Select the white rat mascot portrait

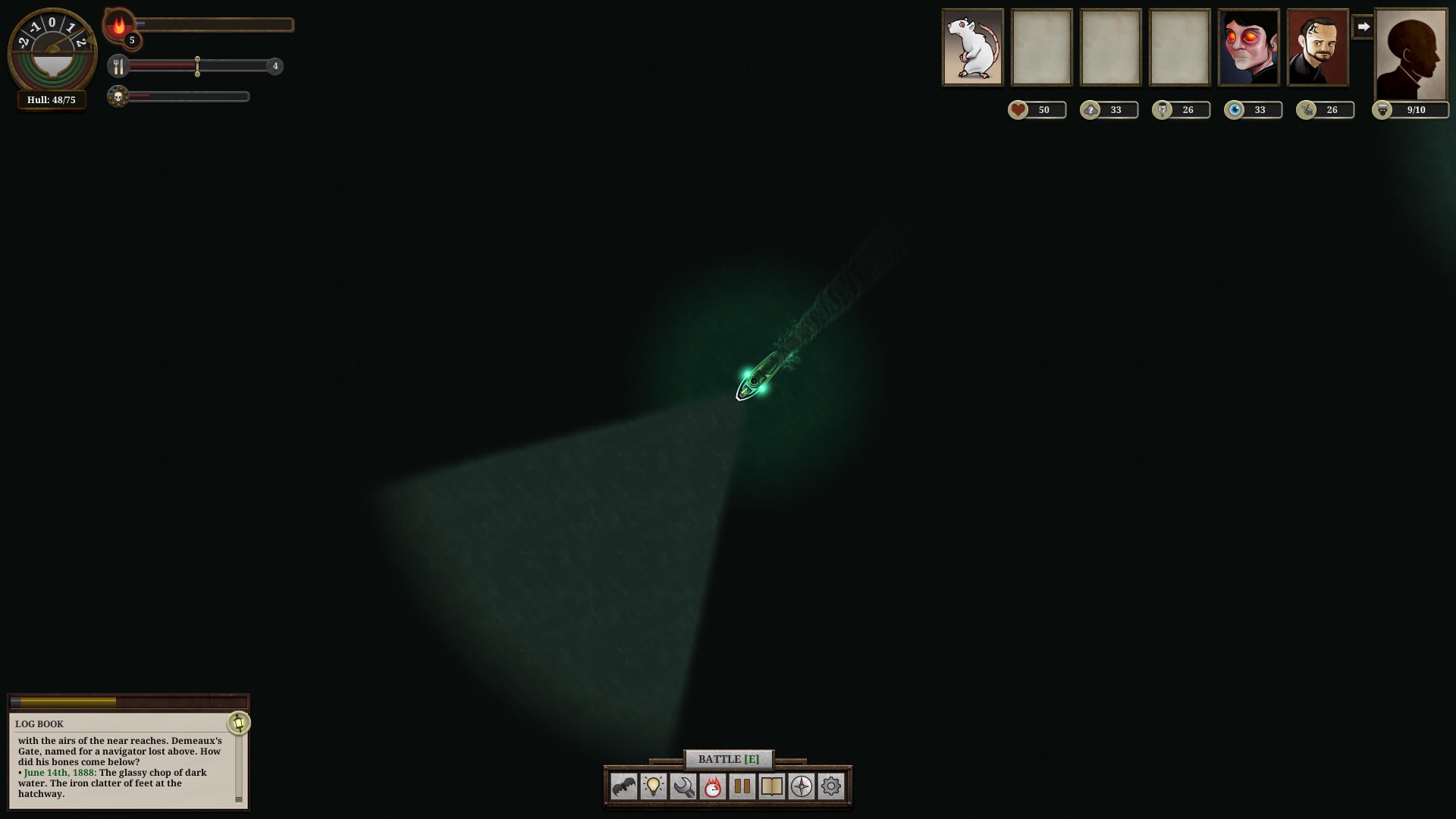[x=973, y=47]
